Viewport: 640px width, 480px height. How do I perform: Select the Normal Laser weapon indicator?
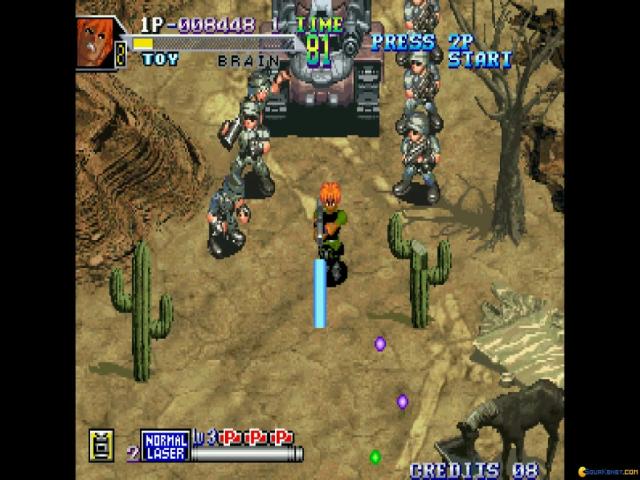coord(164,445)
